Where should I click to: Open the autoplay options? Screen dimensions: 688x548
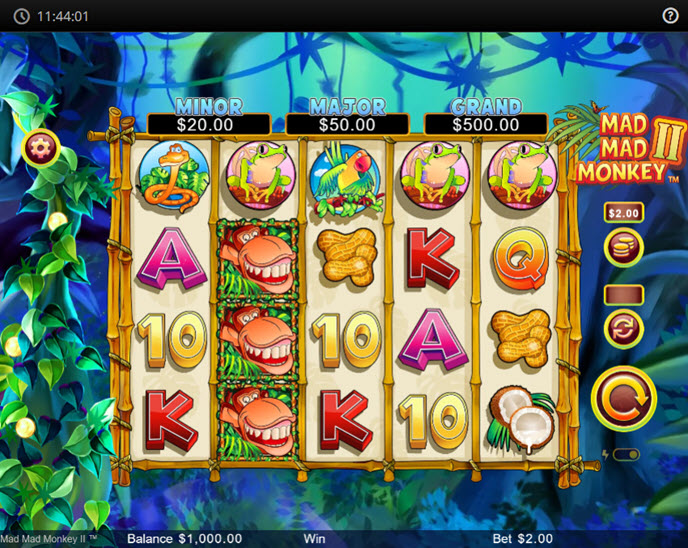point(623,327)
